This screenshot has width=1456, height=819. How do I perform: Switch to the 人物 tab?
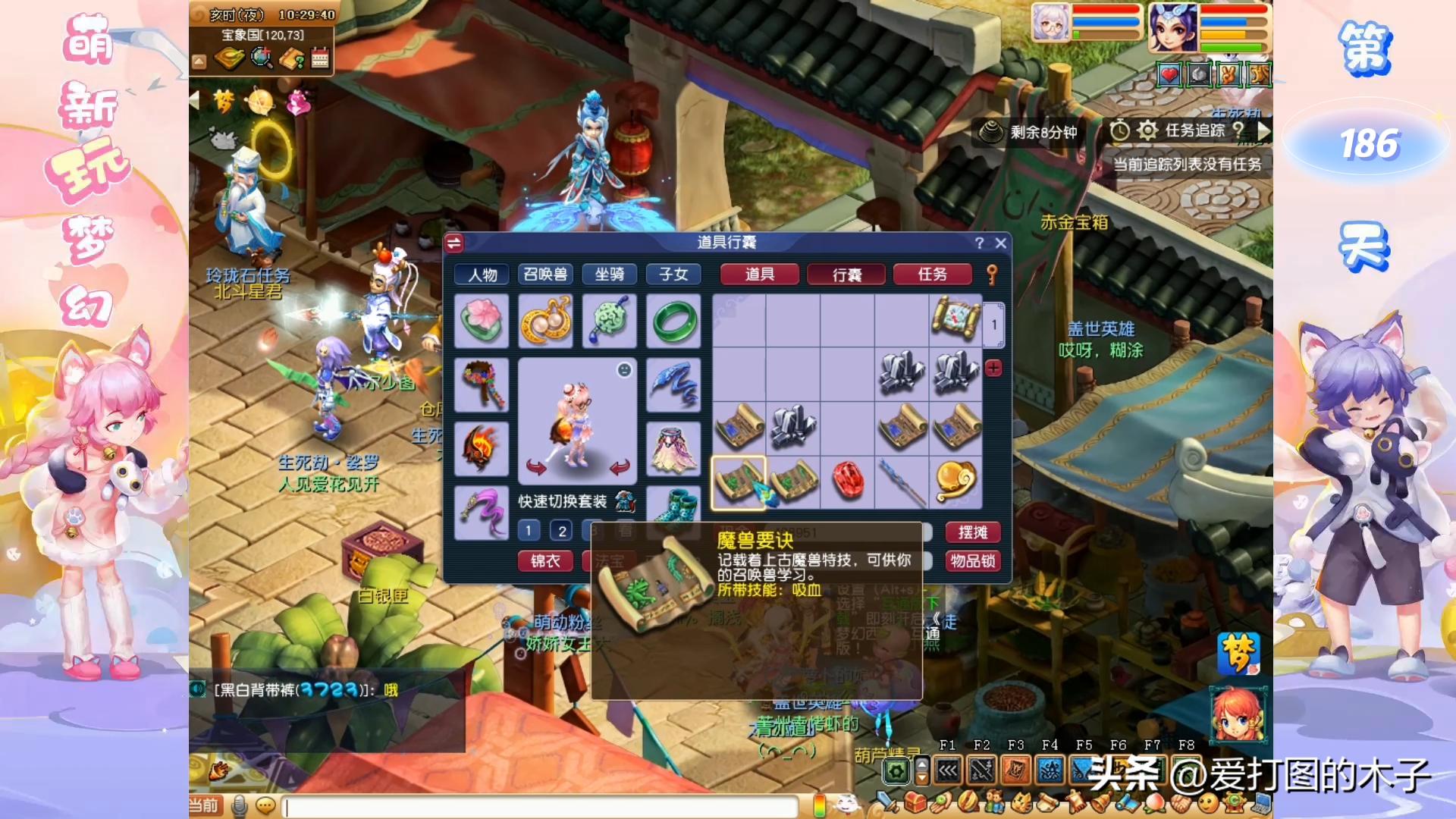point(482,274)
